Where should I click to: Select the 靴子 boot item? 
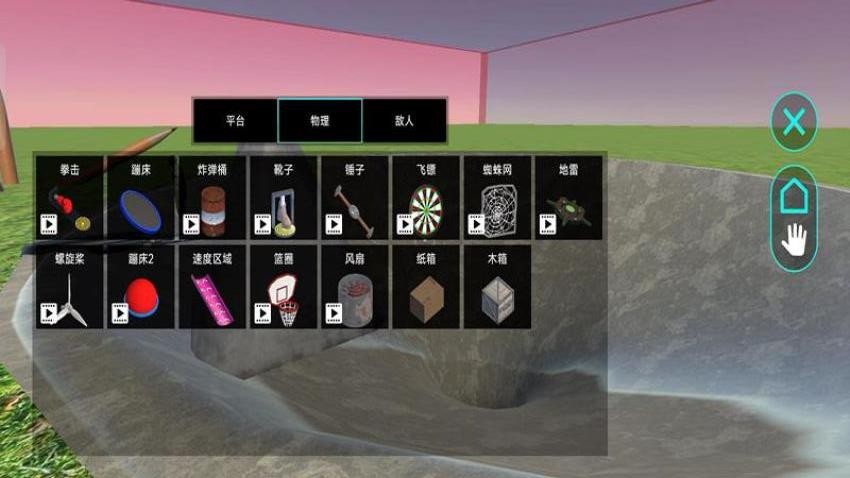coord(283,198)
